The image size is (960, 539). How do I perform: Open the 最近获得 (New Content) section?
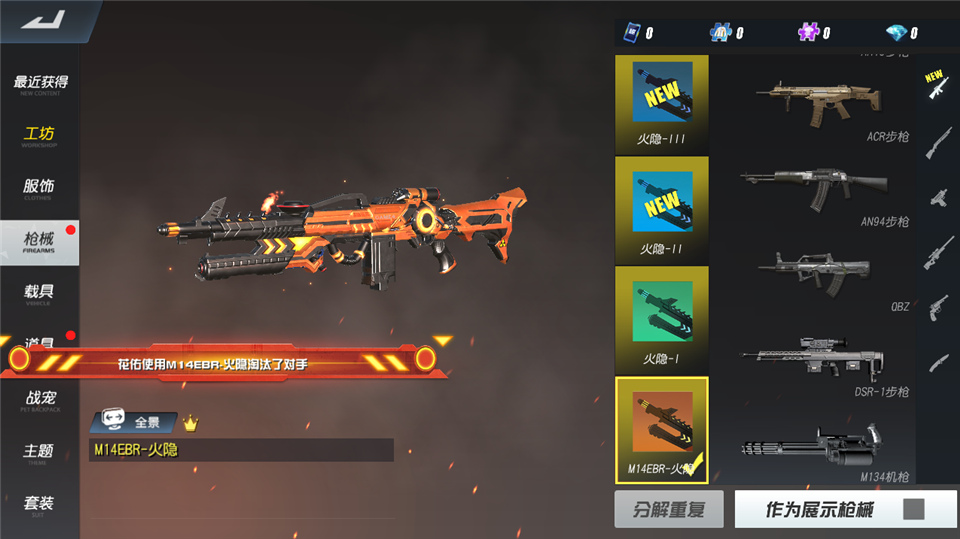click(40, 84)
